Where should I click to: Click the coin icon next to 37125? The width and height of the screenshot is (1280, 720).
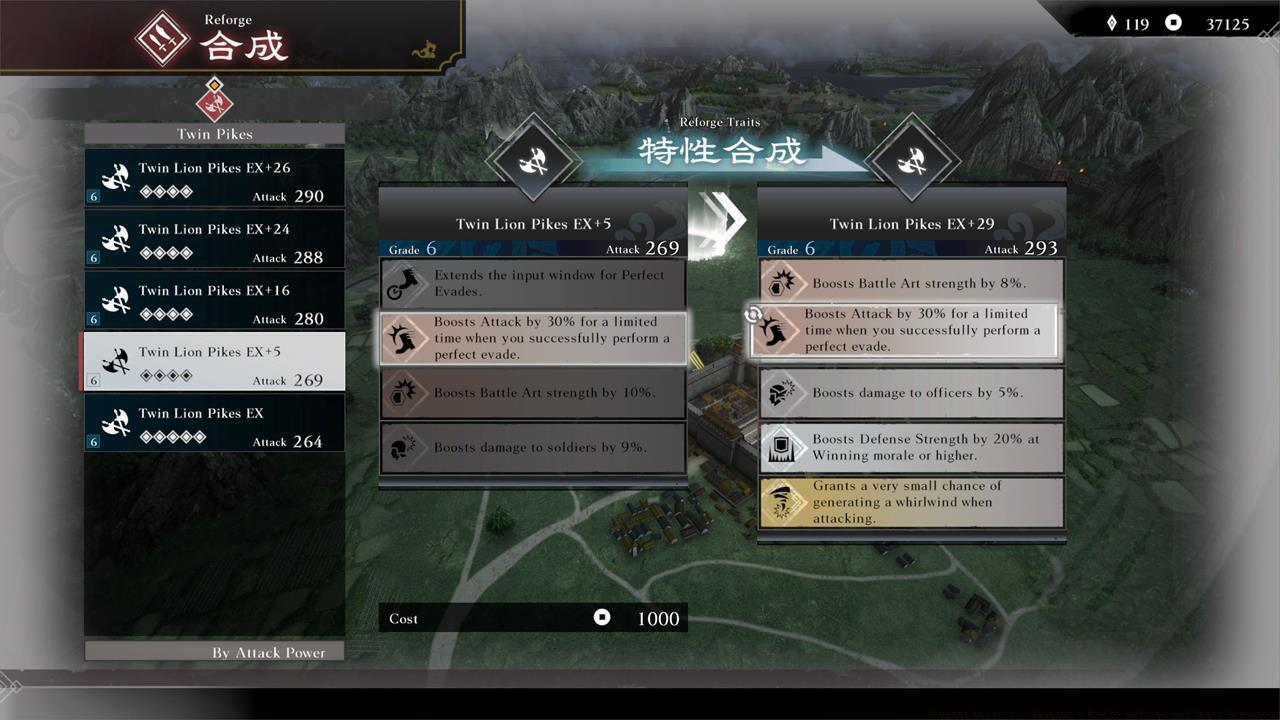[1172, 22]
